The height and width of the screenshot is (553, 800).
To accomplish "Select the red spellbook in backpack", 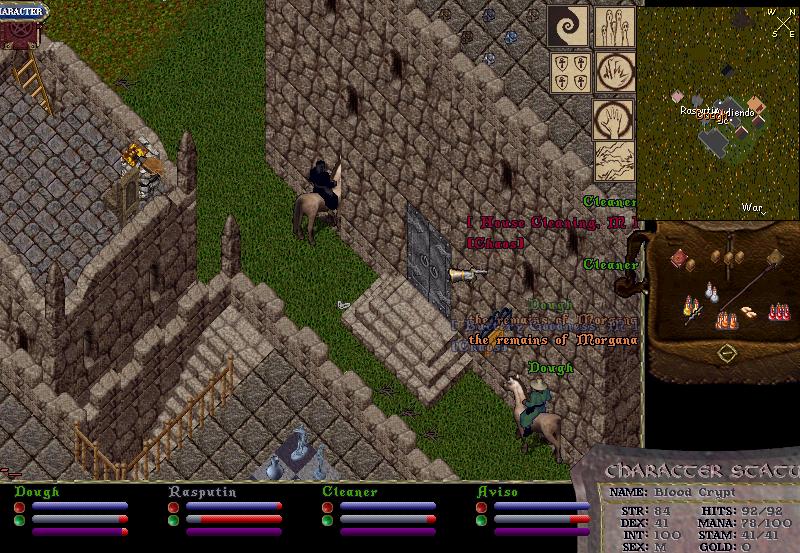I will [679, 259].
